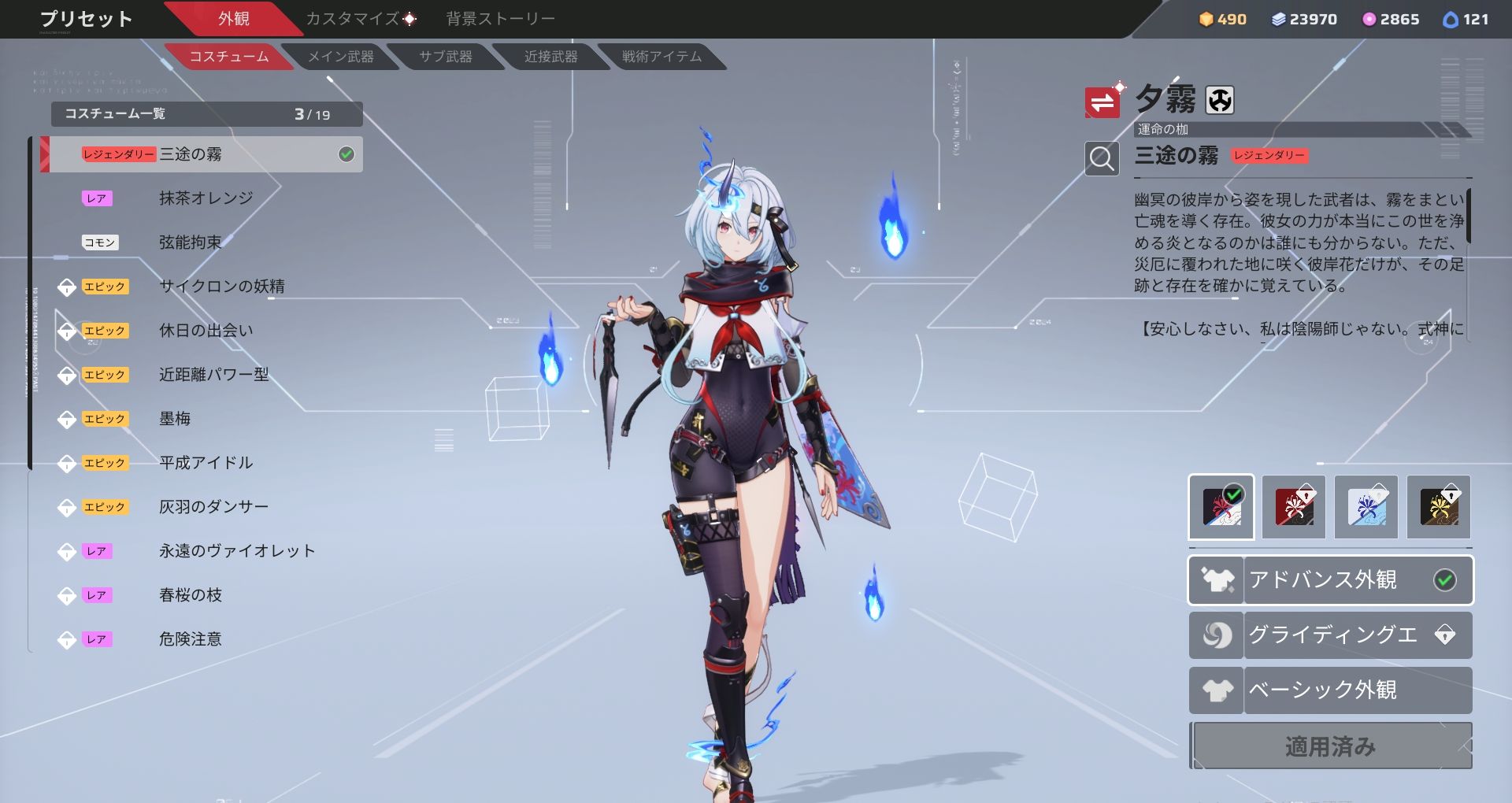Select the 抹茶オレンジ costume
This screenshot has height=803, width=1512.
coord(206,198)
